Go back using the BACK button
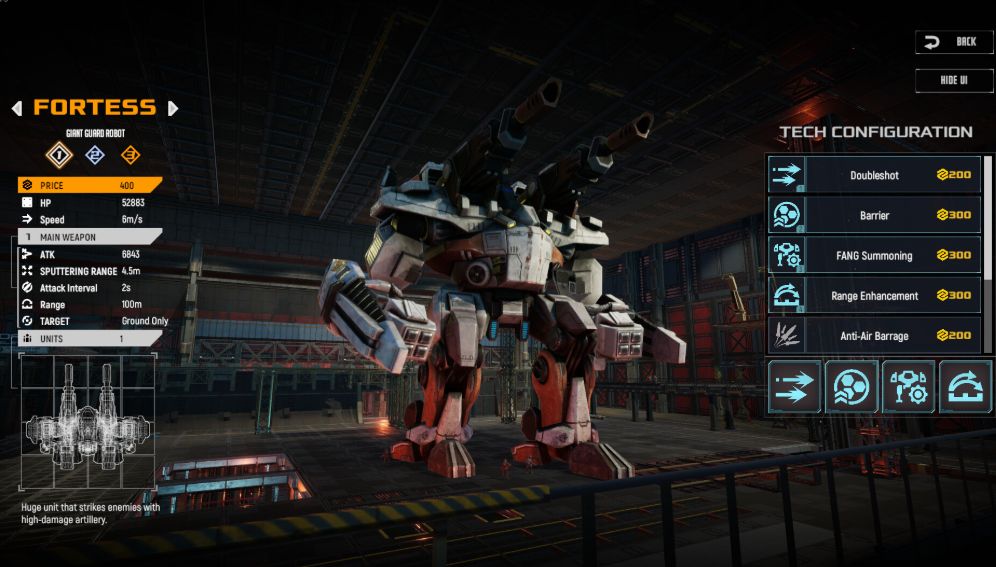Screen dimensions: 996x567 [954, 42]
